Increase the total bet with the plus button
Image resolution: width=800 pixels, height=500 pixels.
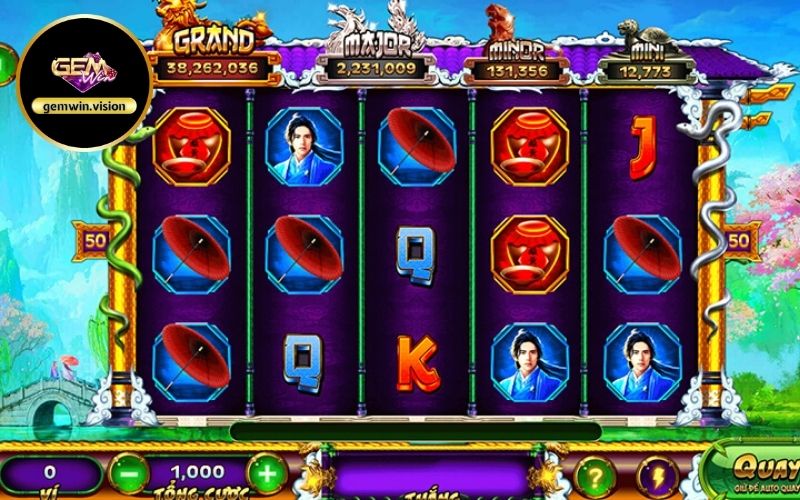click(x=265, y=471)
